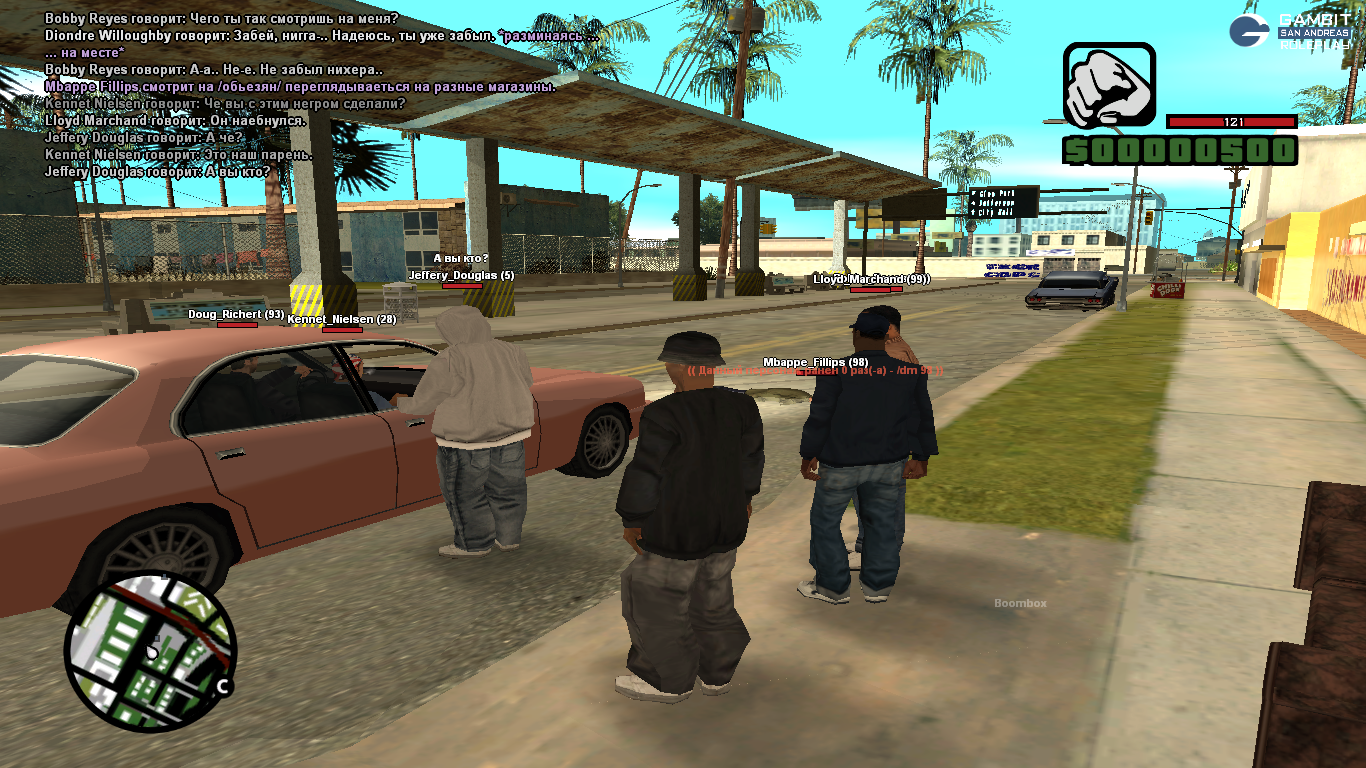The image size is (1366, 768).
Task: Select the chat log in the corner
Action: coord(300,94)
